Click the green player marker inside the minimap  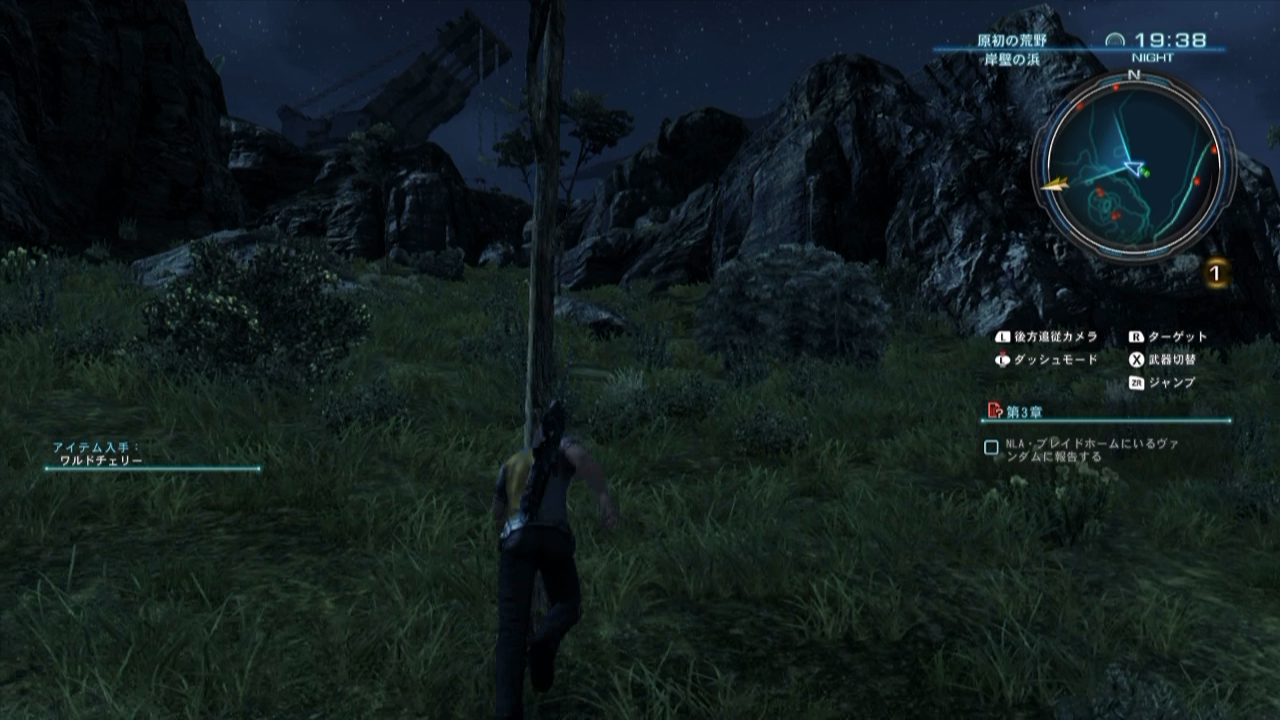pyautogui.click(x=1145, y=170)
